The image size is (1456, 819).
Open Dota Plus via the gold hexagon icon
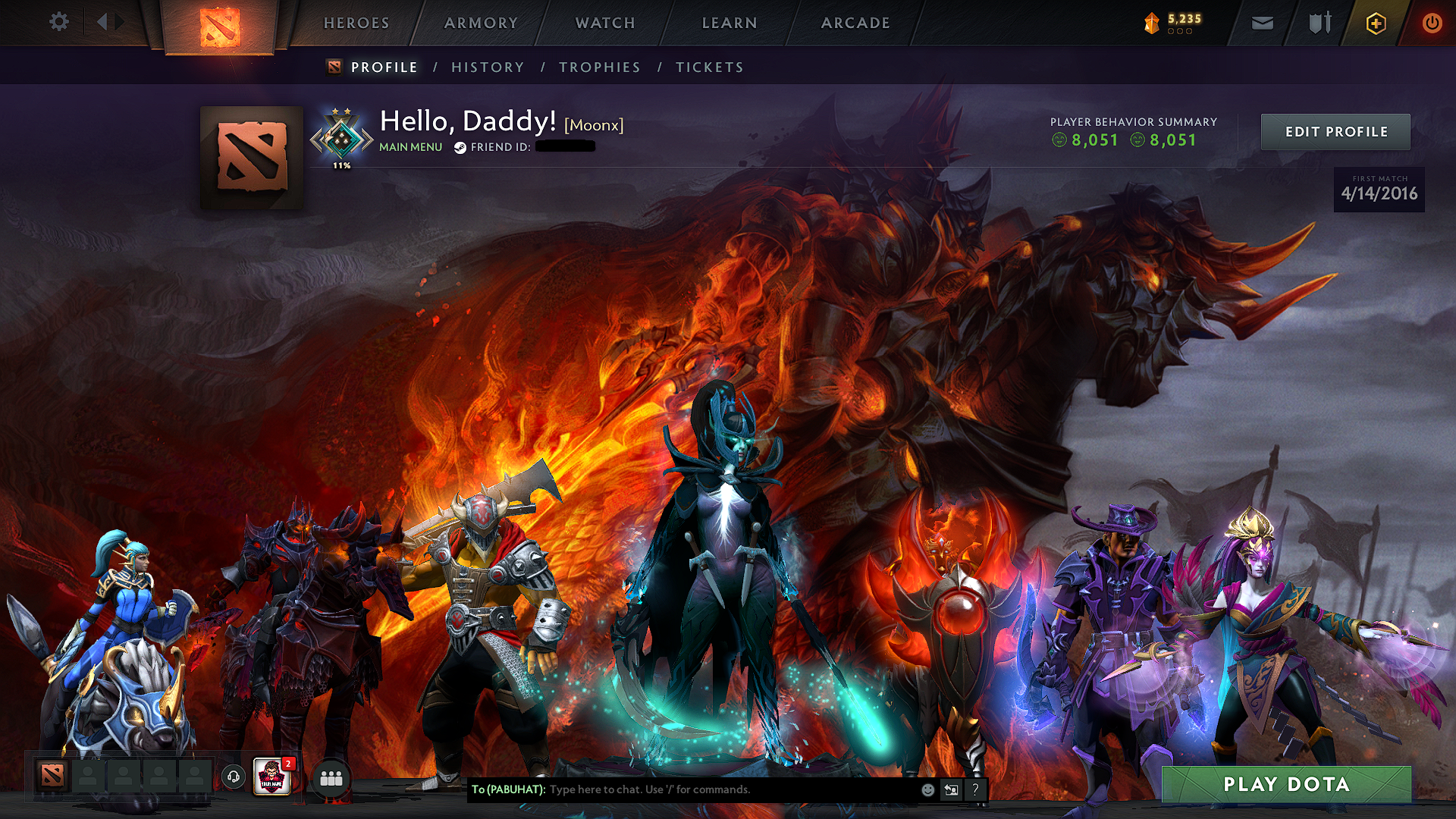(x=1375, y=23)
